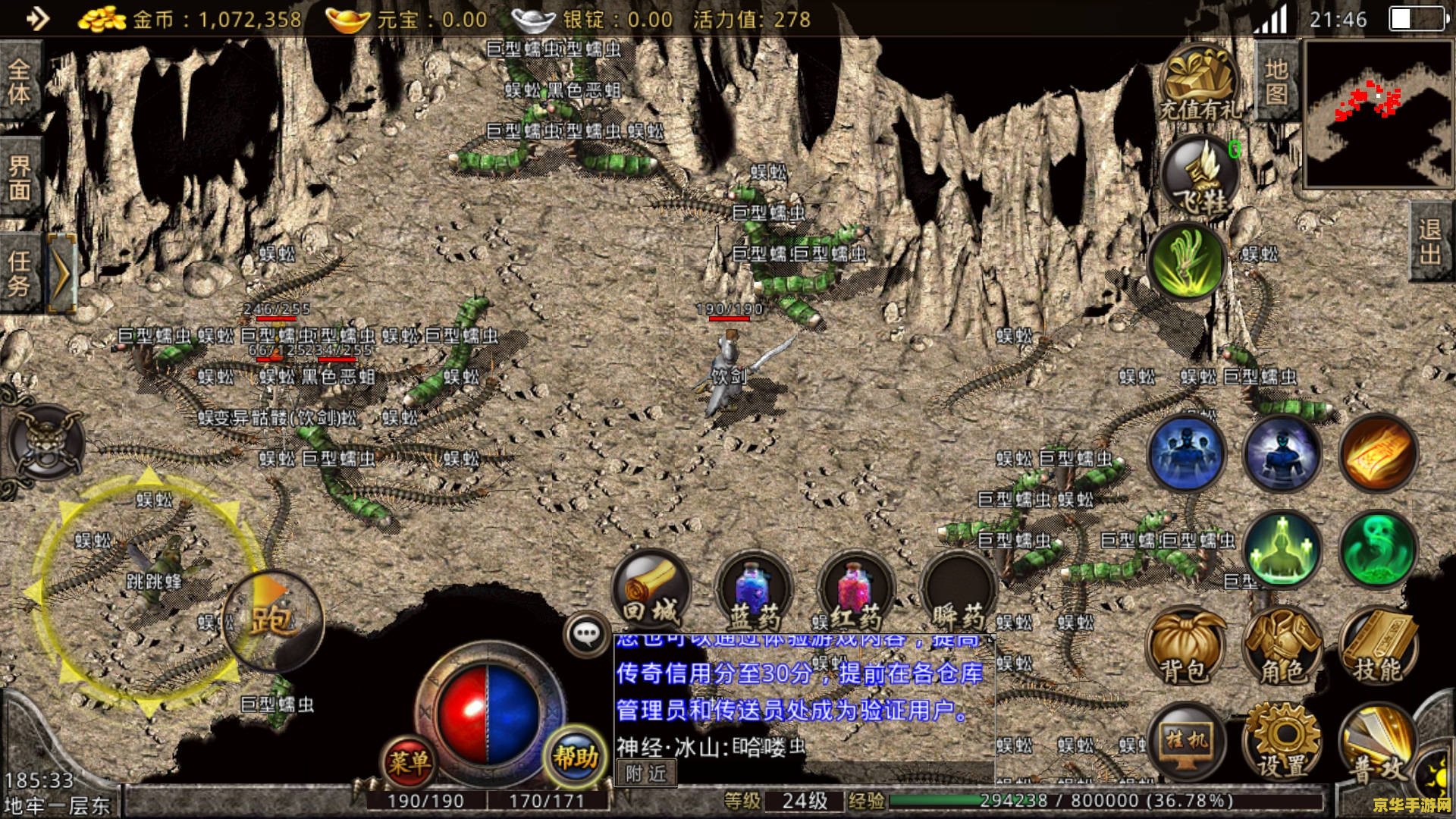Toggle the 跑 run button
This screenshot has height=819, width=1456.
pos(273,620)
